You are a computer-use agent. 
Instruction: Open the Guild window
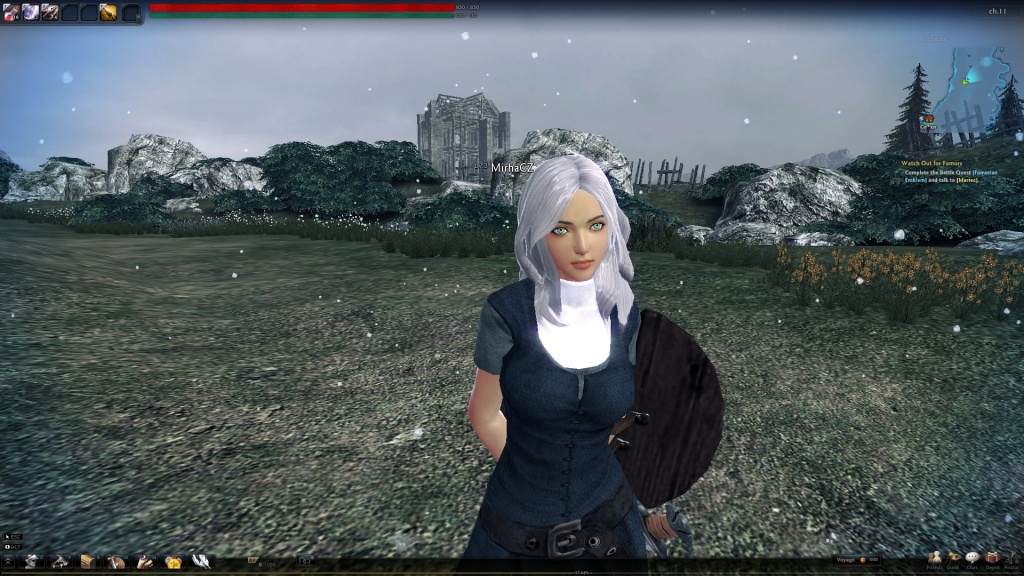[x=954, y=559]
